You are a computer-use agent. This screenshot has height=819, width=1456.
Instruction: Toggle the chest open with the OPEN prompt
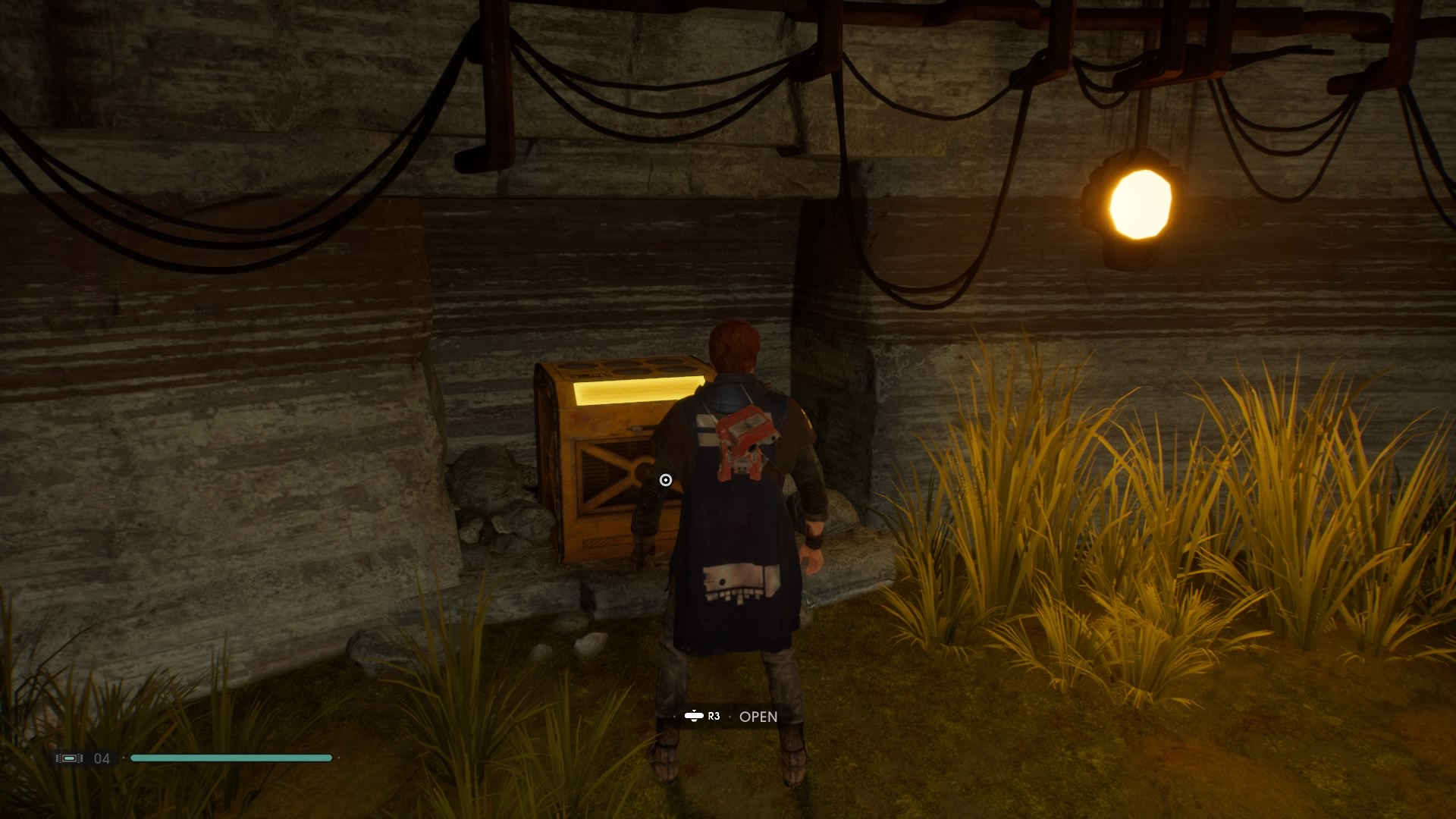(x=758, y=716)
